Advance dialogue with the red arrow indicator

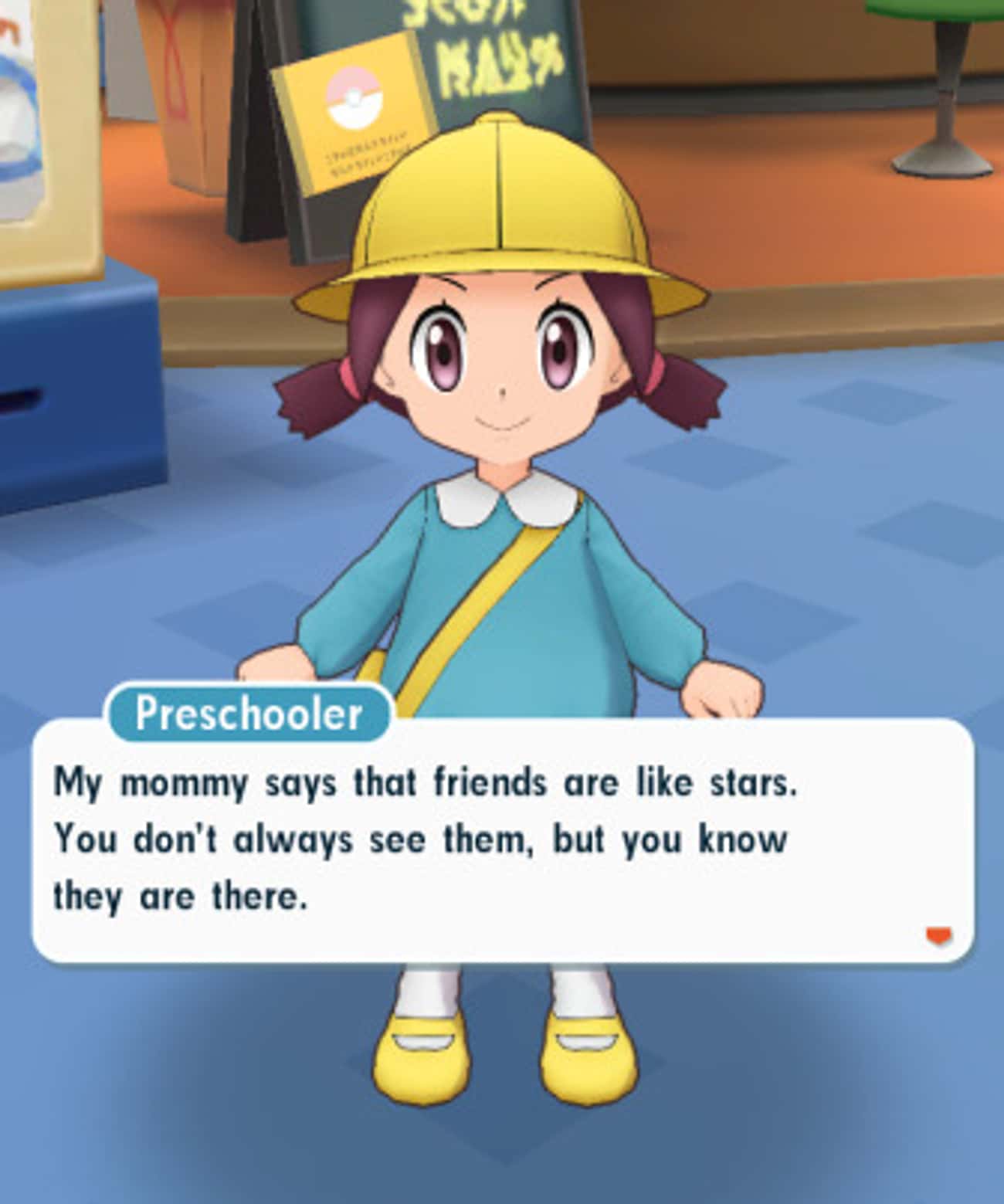pyautogui.click(x=938, y=936)
